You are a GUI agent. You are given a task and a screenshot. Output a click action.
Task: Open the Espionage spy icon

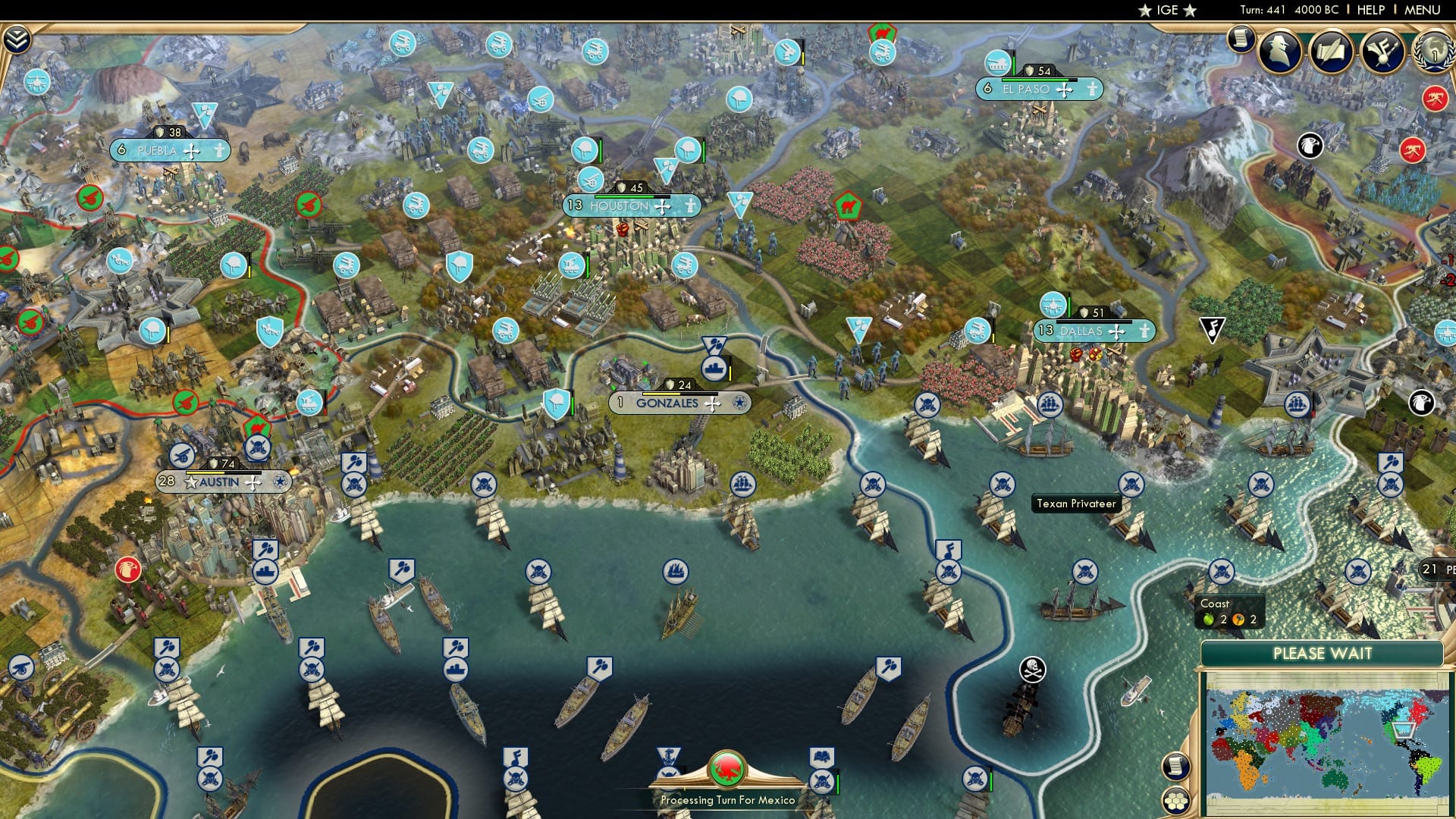pyautogui.click(x=1279, y=52)
